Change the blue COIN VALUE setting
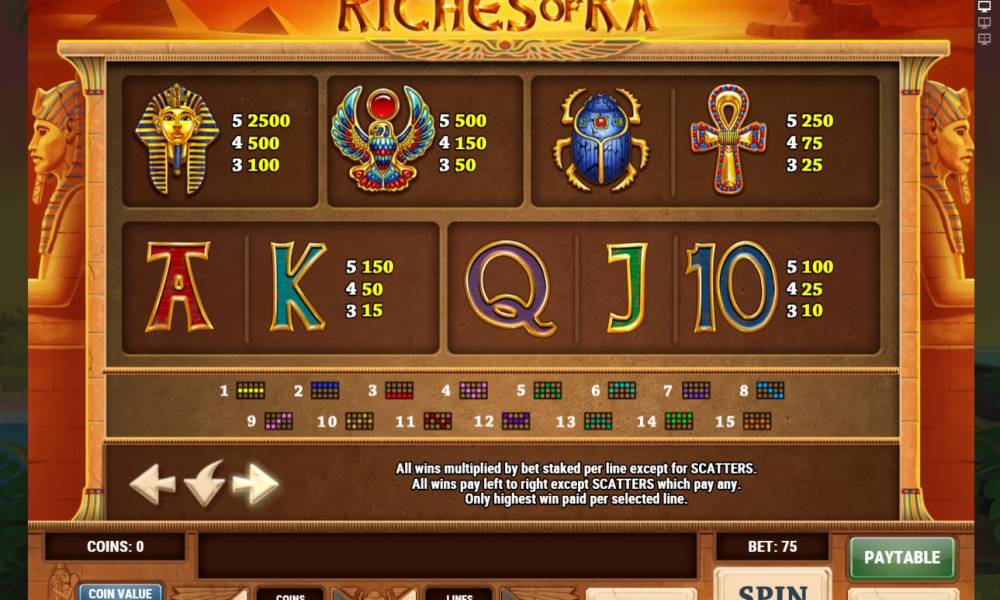This screenshot has width=1000, height=600. (x=120, y=592)
